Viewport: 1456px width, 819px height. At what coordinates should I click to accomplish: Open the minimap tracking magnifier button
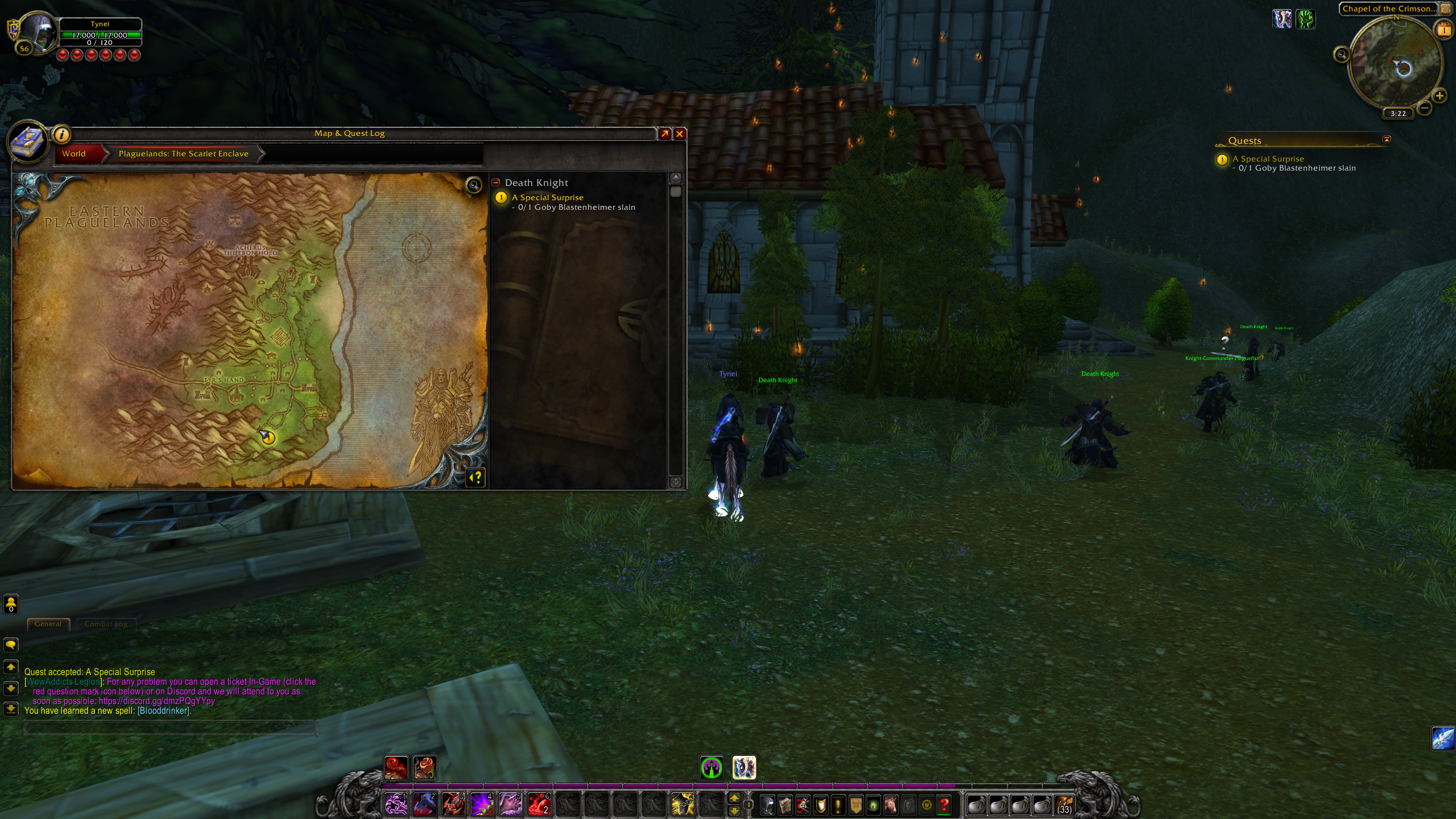pos(1342,55)
